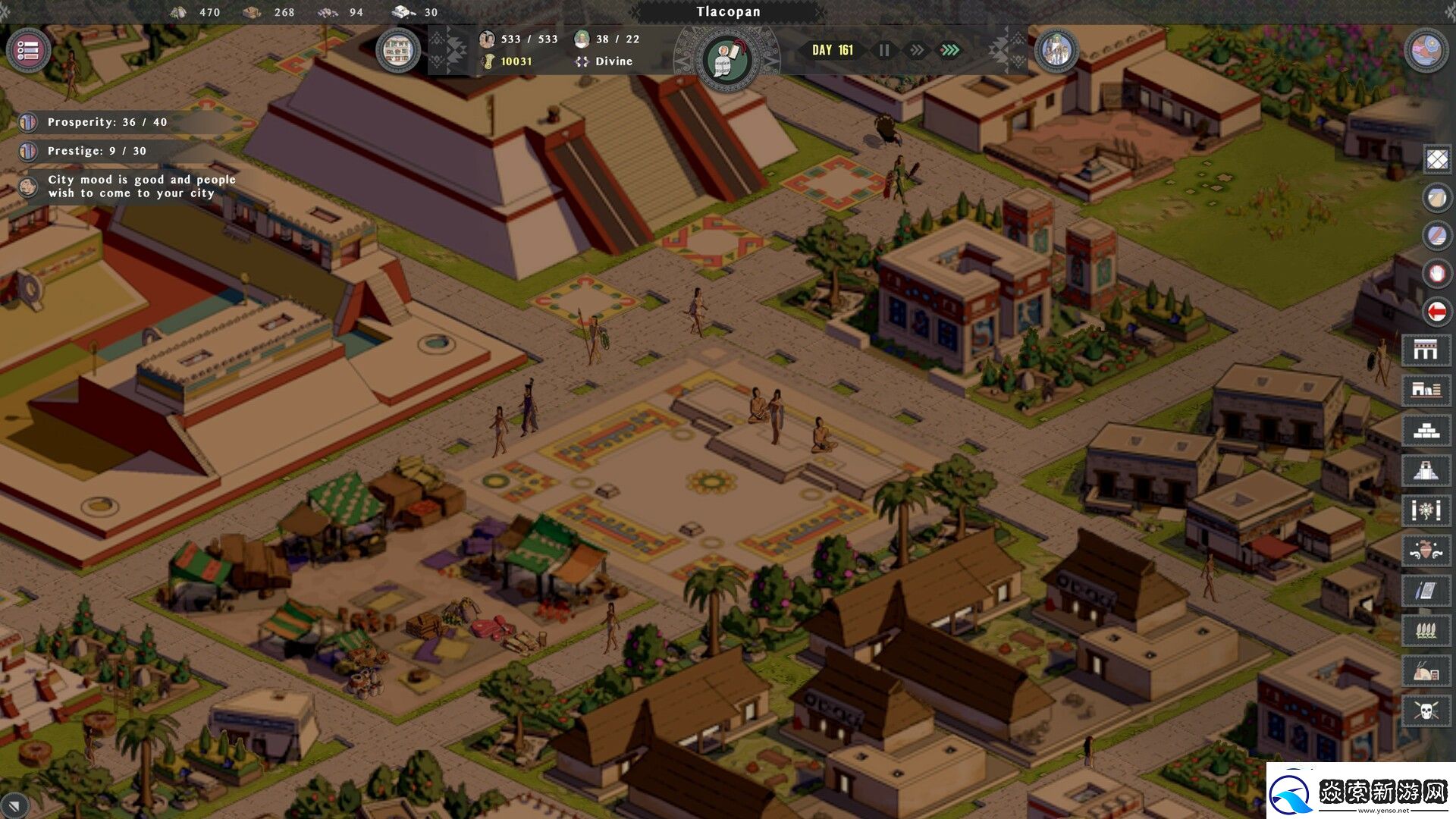1456x819 pixels.
Task: Set game speed to double arrows
Action: [x=917, y=50]
